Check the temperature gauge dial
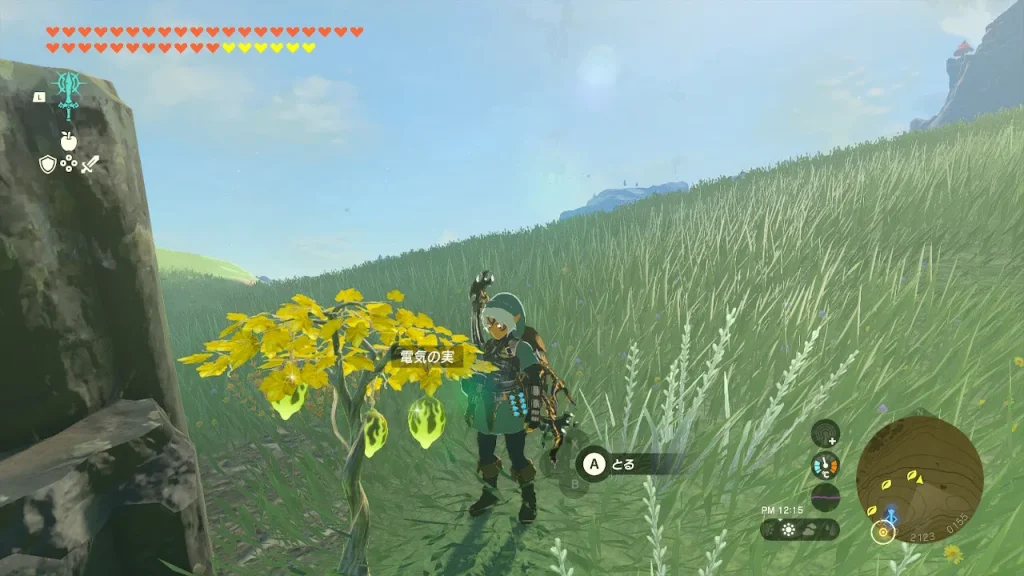Image resolution: width=1024 pixels, height=576 pixels. click(x=825, y=466)
